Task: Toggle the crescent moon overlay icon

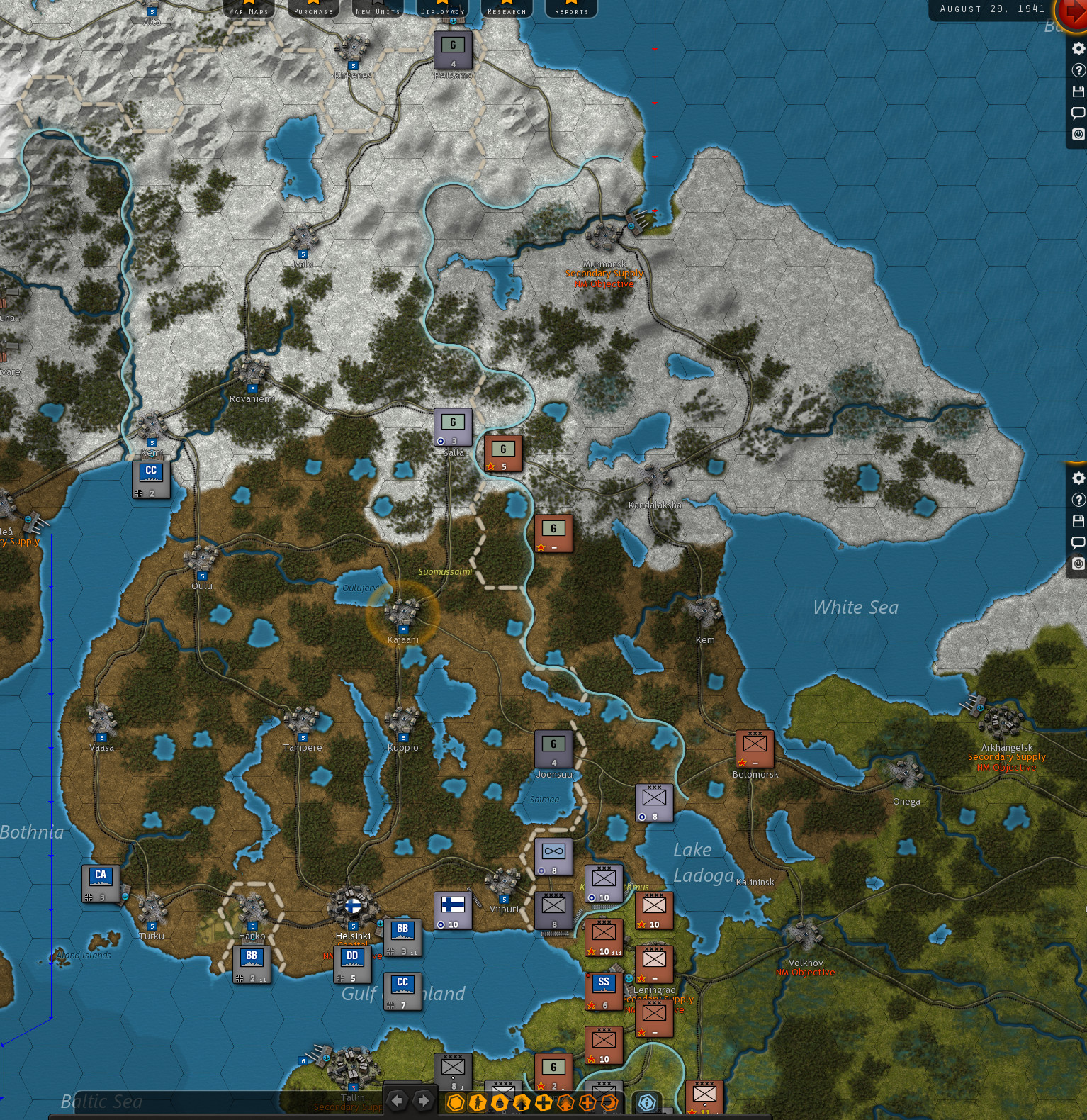Action: point(609,1103)
